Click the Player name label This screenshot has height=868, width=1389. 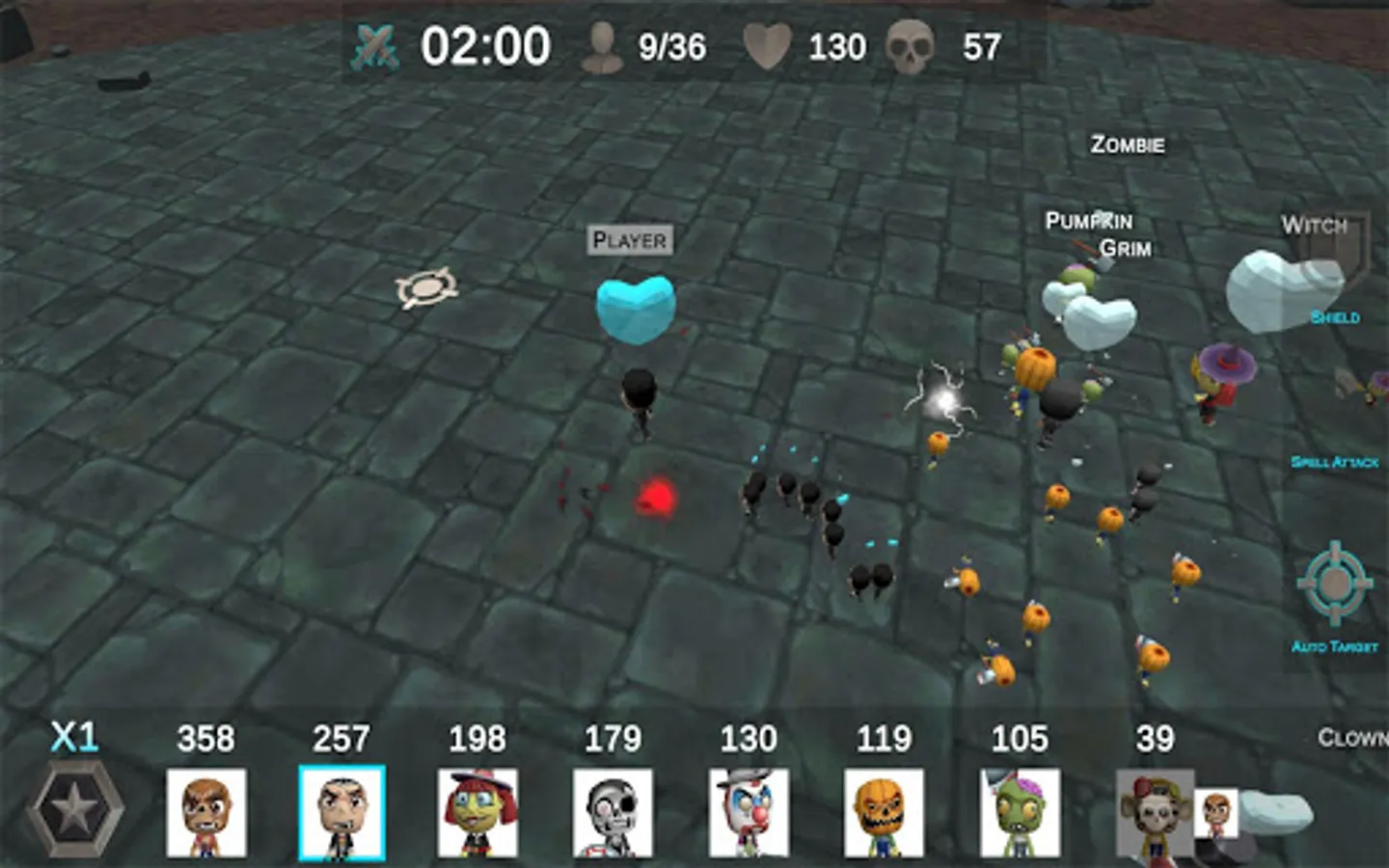(x=631, y=240)
